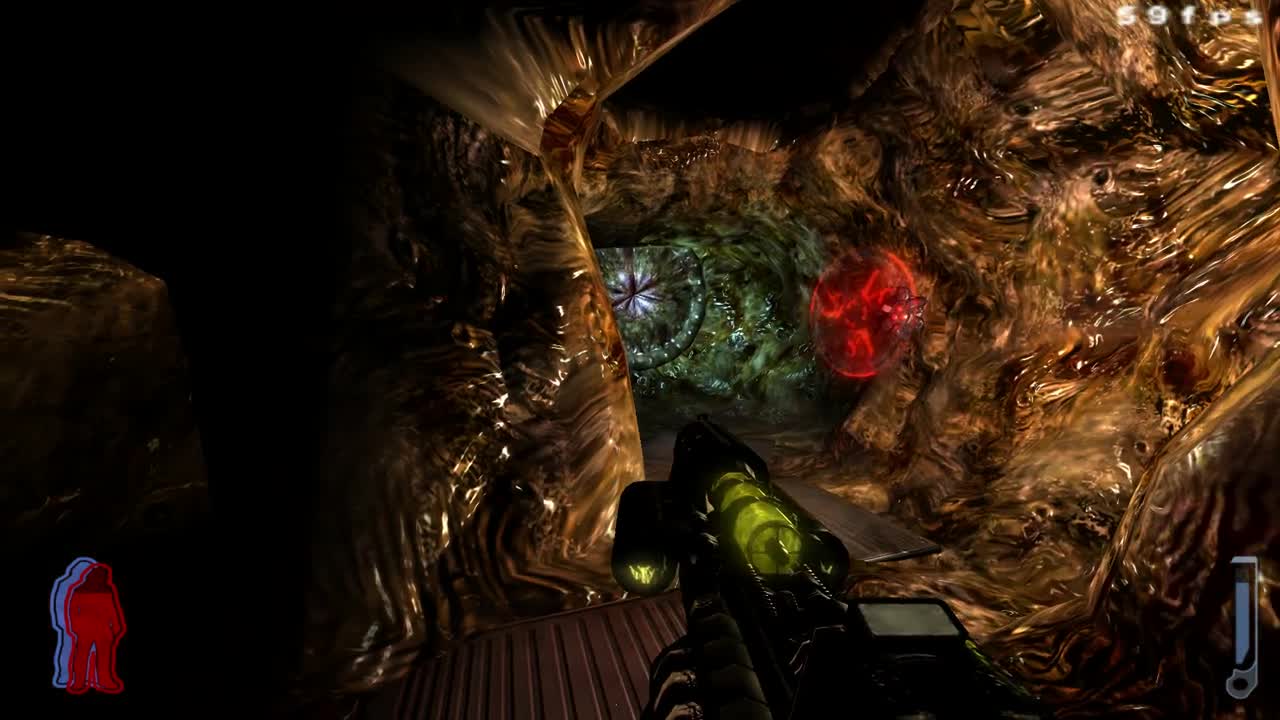Click the red soldier health silhouette indicator

coord(95,630)
